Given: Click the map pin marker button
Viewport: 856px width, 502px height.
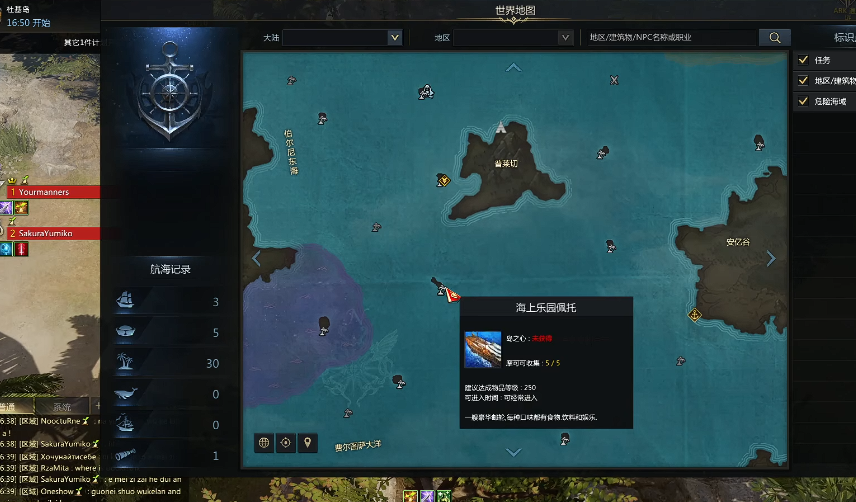Looking at the screenshot, I should [308, 442].
